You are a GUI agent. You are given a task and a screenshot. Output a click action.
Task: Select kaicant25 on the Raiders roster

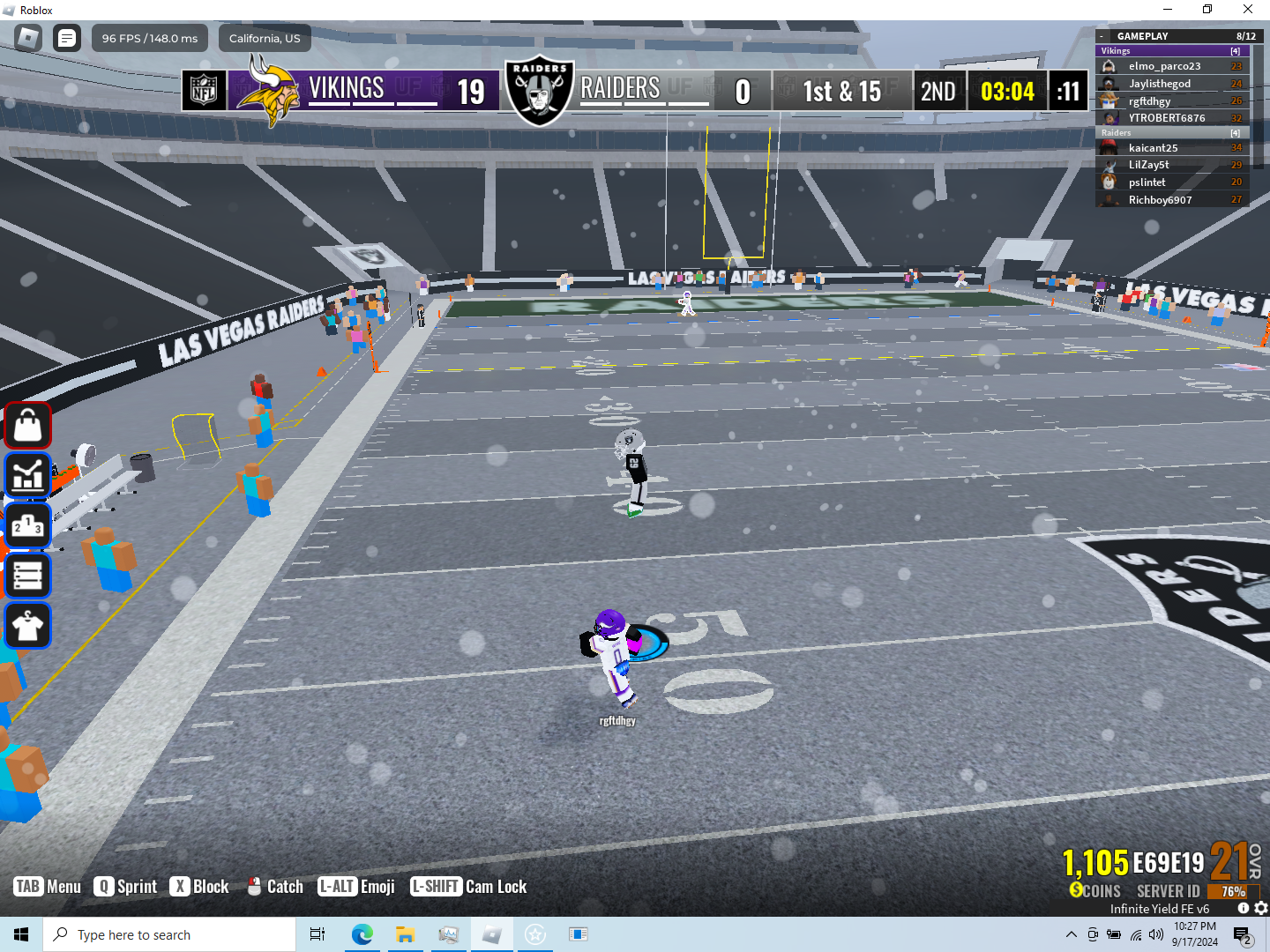pyautogui.click(x=1153, y=148)
